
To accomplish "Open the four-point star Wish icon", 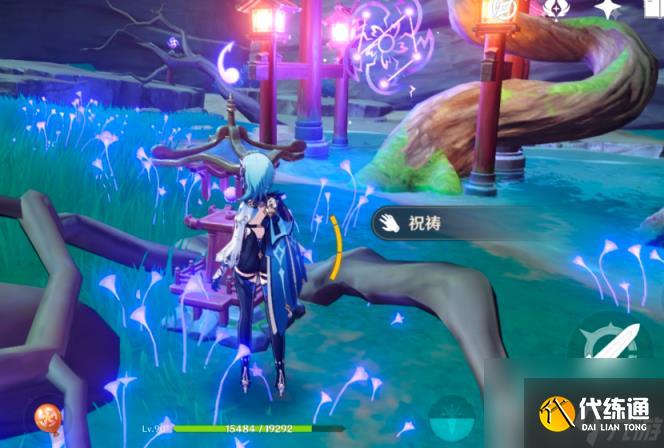I will [607, 9].
